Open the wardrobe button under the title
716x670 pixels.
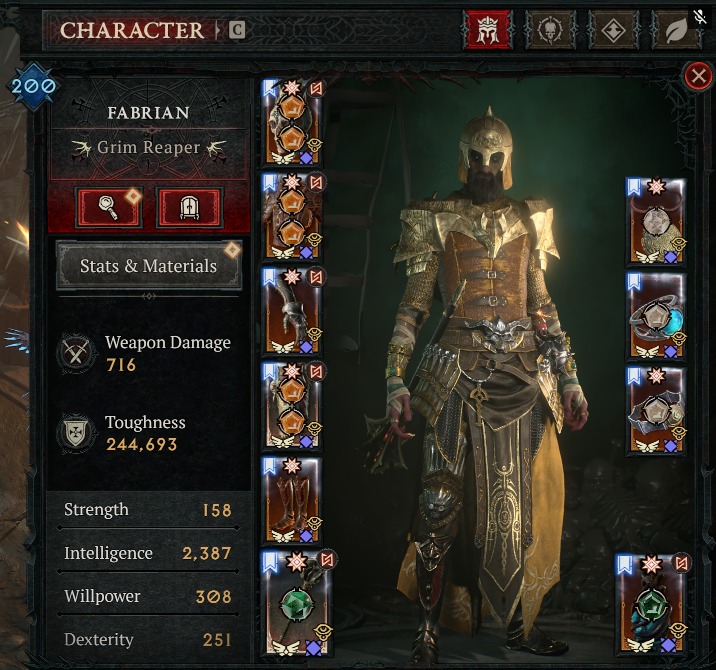pos(188,207)
